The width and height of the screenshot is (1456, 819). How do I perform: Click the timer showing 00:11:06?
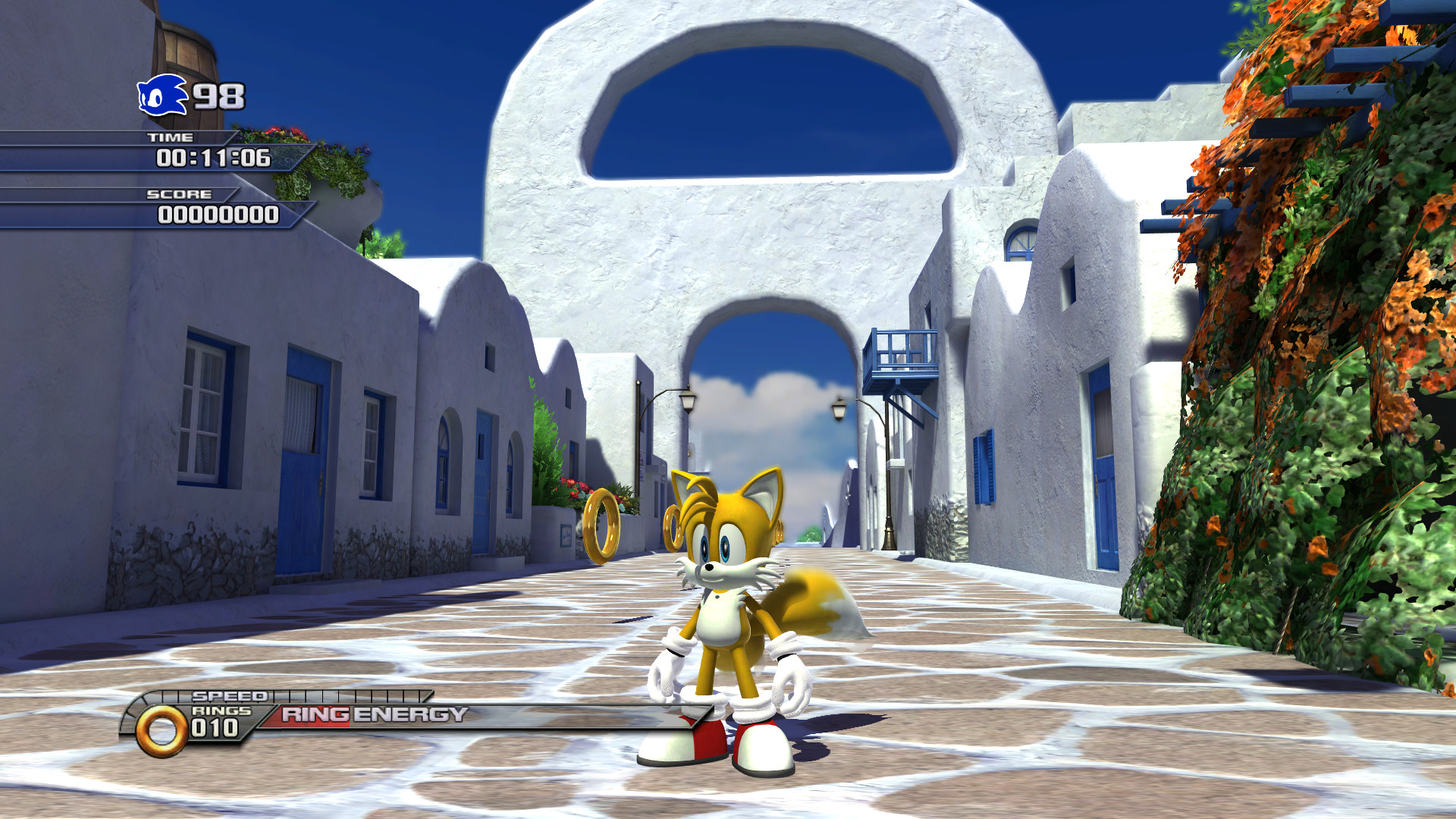pos(215,159)
